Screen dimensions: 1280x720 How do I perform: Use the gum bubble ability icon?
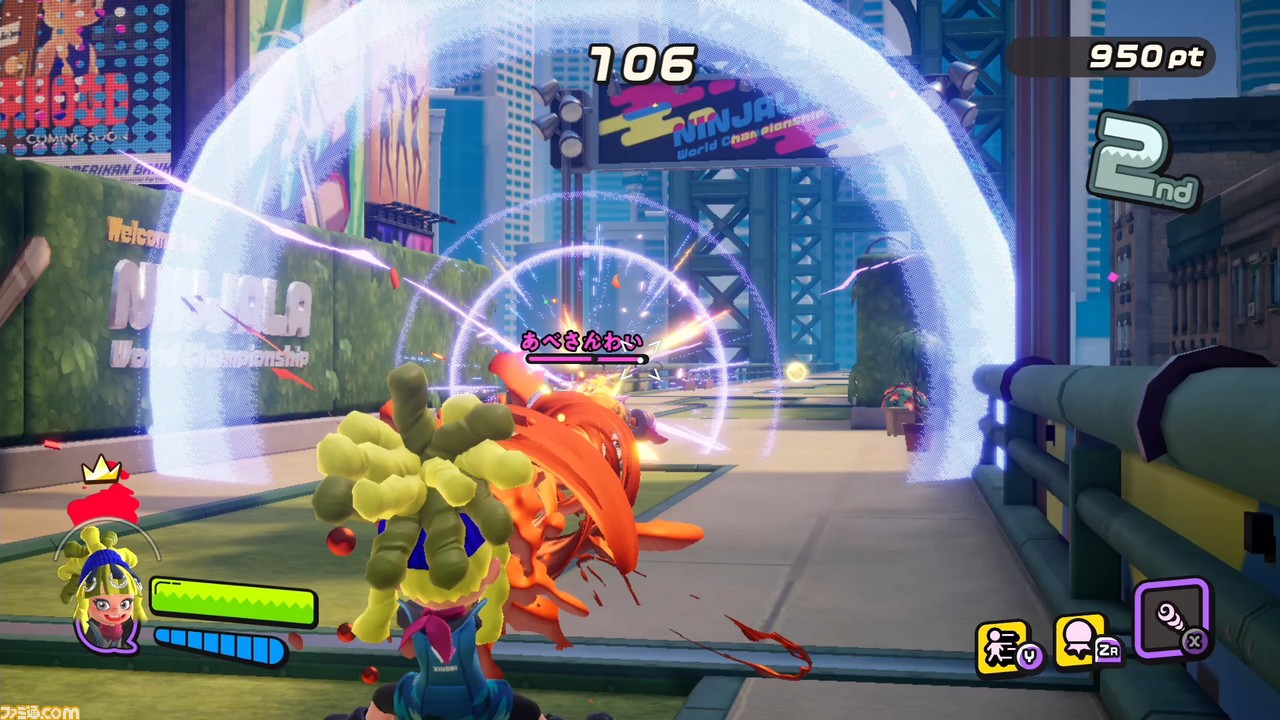[x=1080, y=641]
